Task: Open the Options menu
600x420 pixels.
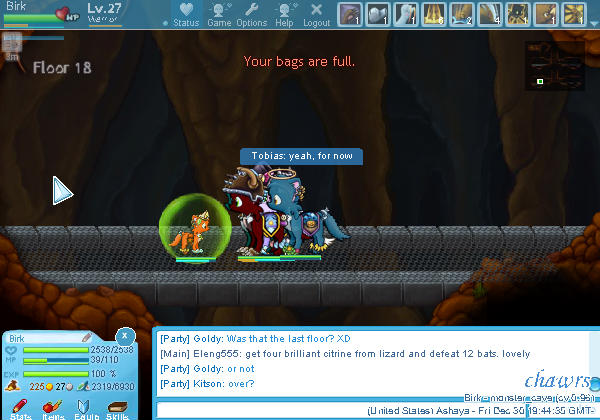Action: [251, 14]
